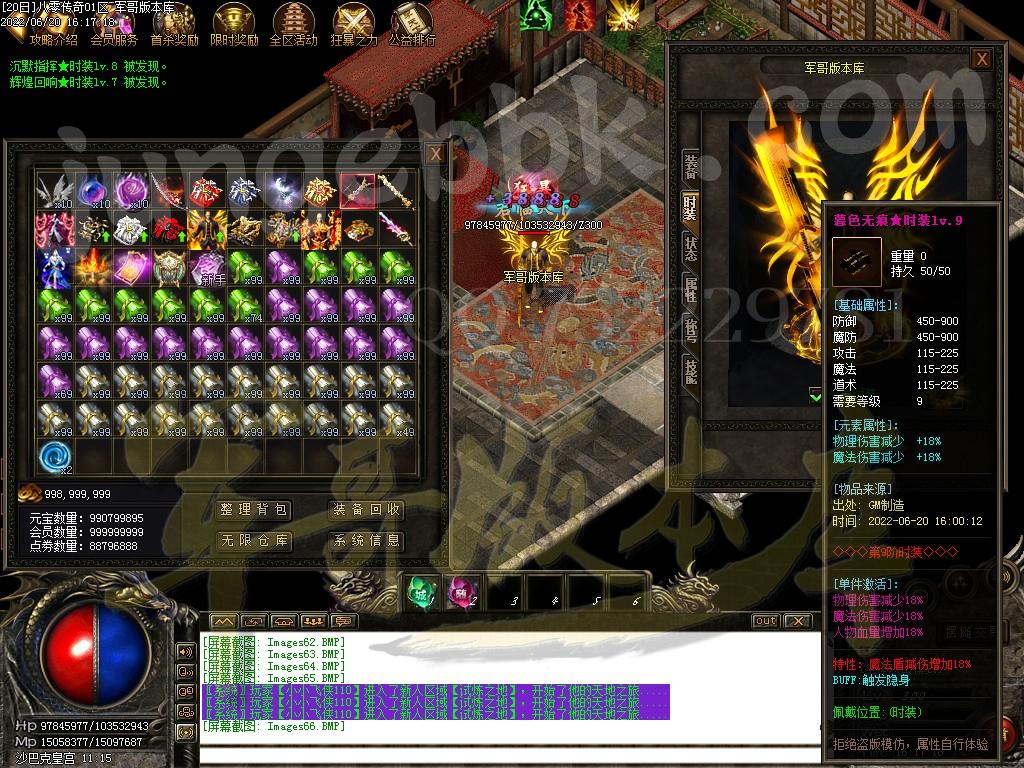
Task: Use the green potion in hotbar slot 1
Action: point(421,592)
